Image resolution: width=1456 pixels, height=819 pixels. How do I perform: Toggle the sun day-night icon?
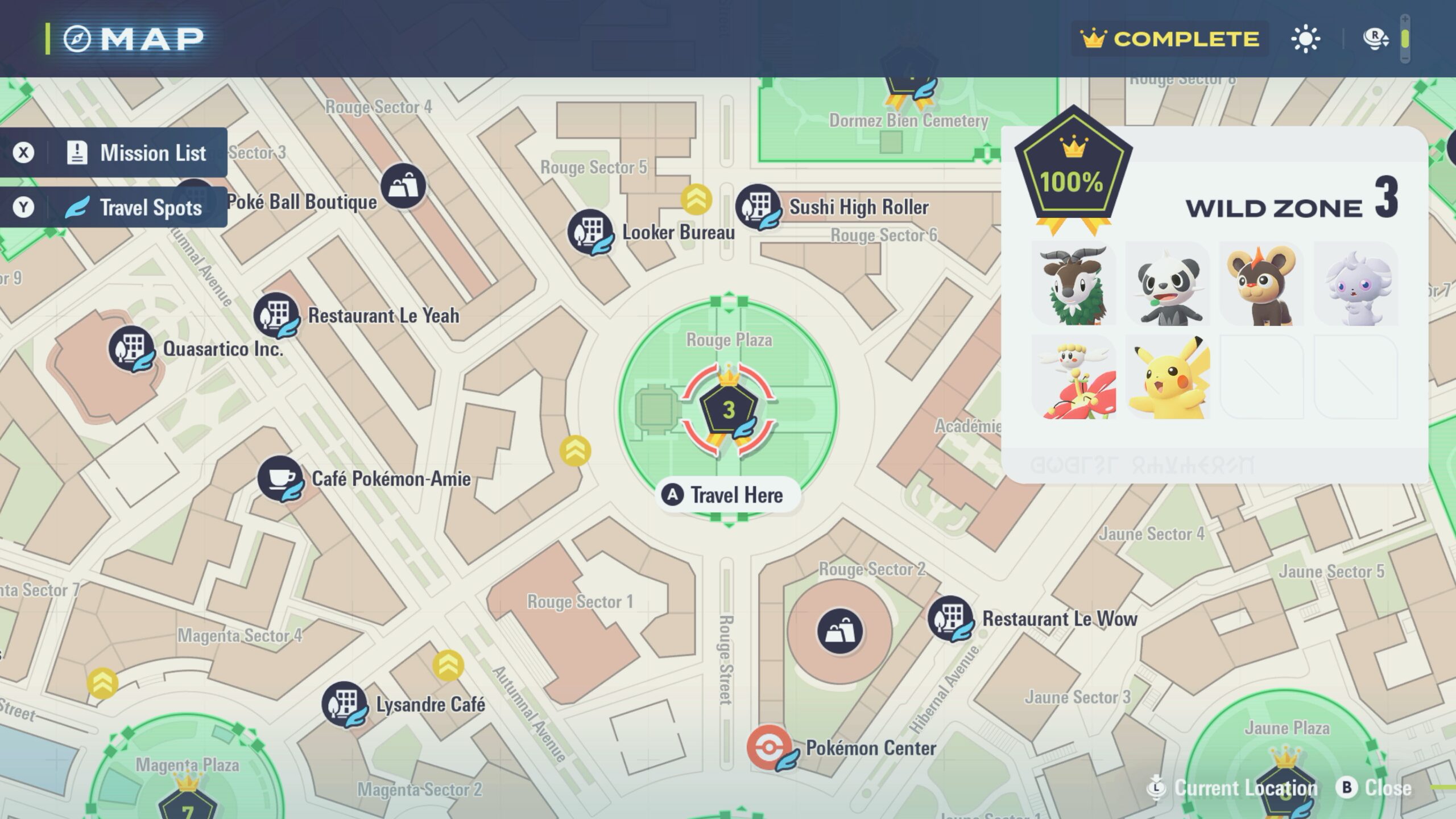[1305, 39]
